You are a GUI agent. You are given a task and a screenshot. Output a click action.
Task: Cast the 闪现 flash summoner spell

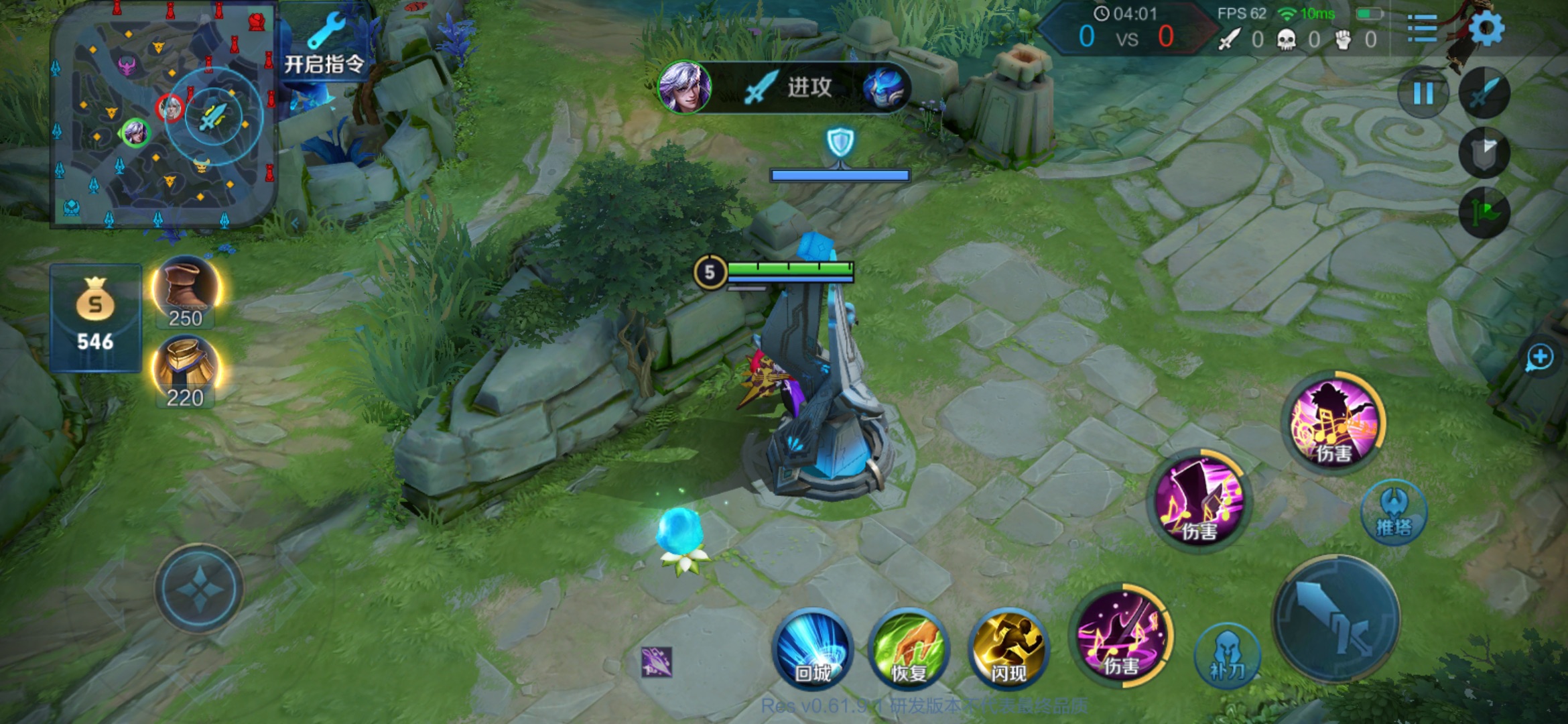click(x=1008, y=649)
